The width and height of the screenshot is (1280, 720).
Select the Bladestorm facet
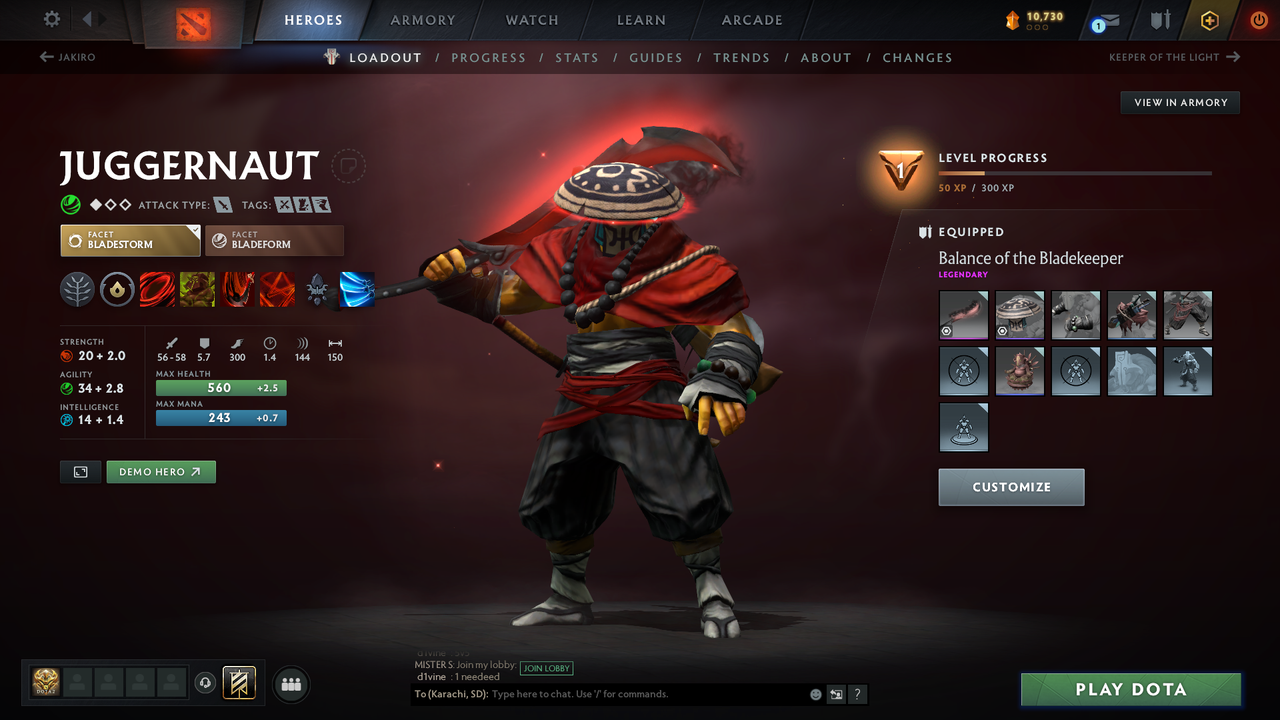(x=130, y=240)
